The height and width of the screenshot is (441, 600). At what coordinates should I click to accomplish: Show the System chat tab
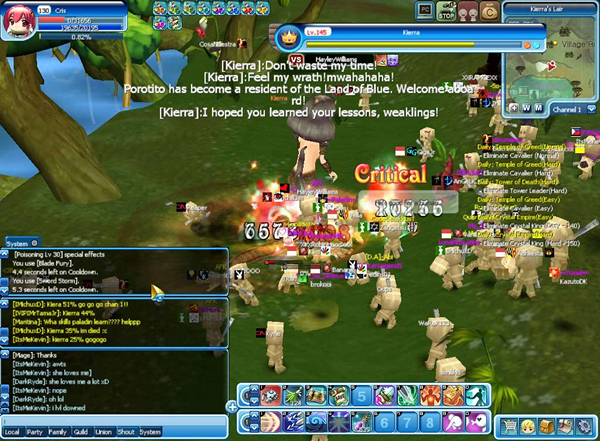(x=150, y=432)
